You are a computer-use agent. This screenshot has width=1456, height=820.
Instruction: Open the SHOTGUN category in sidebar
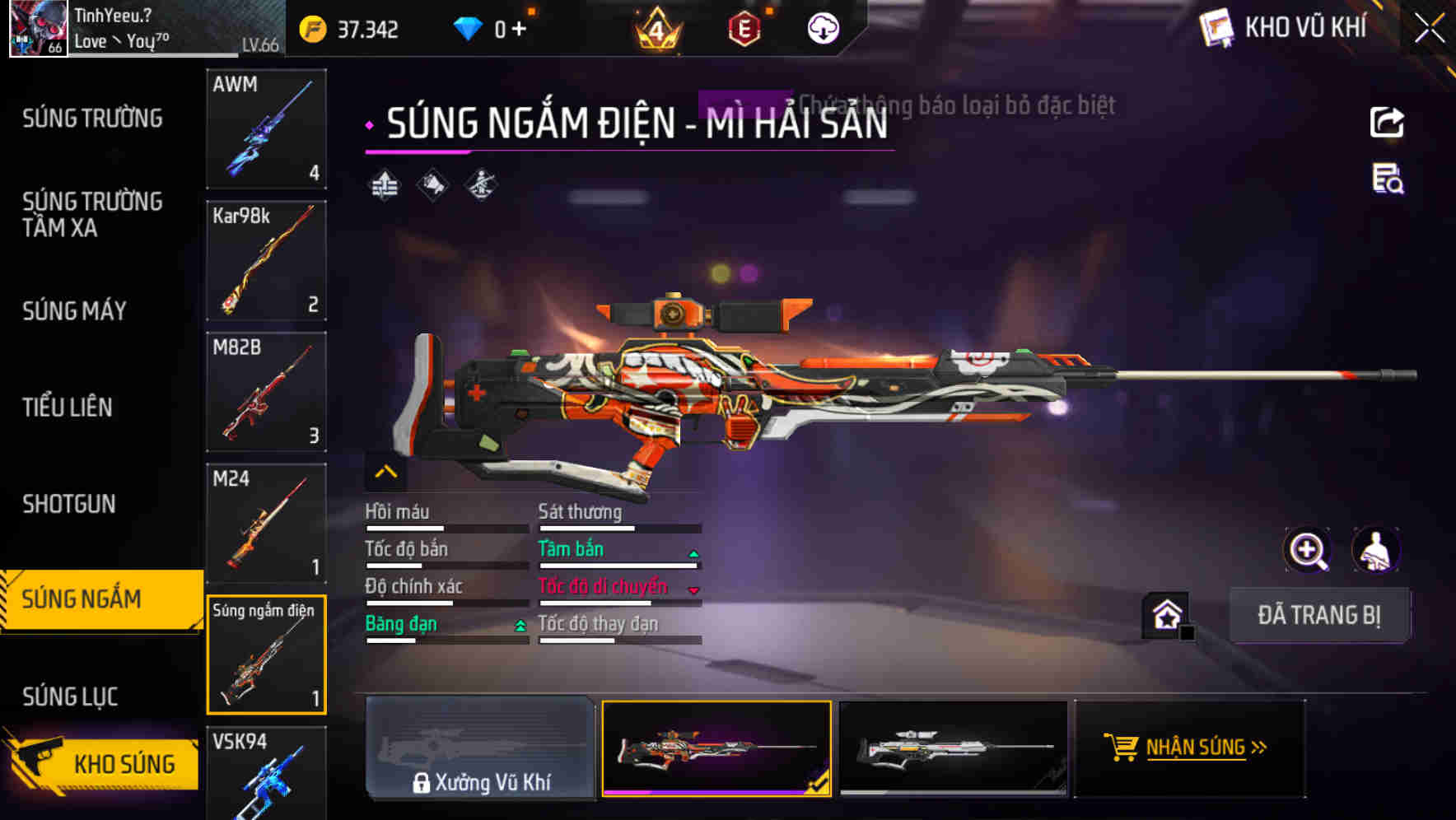68,504
